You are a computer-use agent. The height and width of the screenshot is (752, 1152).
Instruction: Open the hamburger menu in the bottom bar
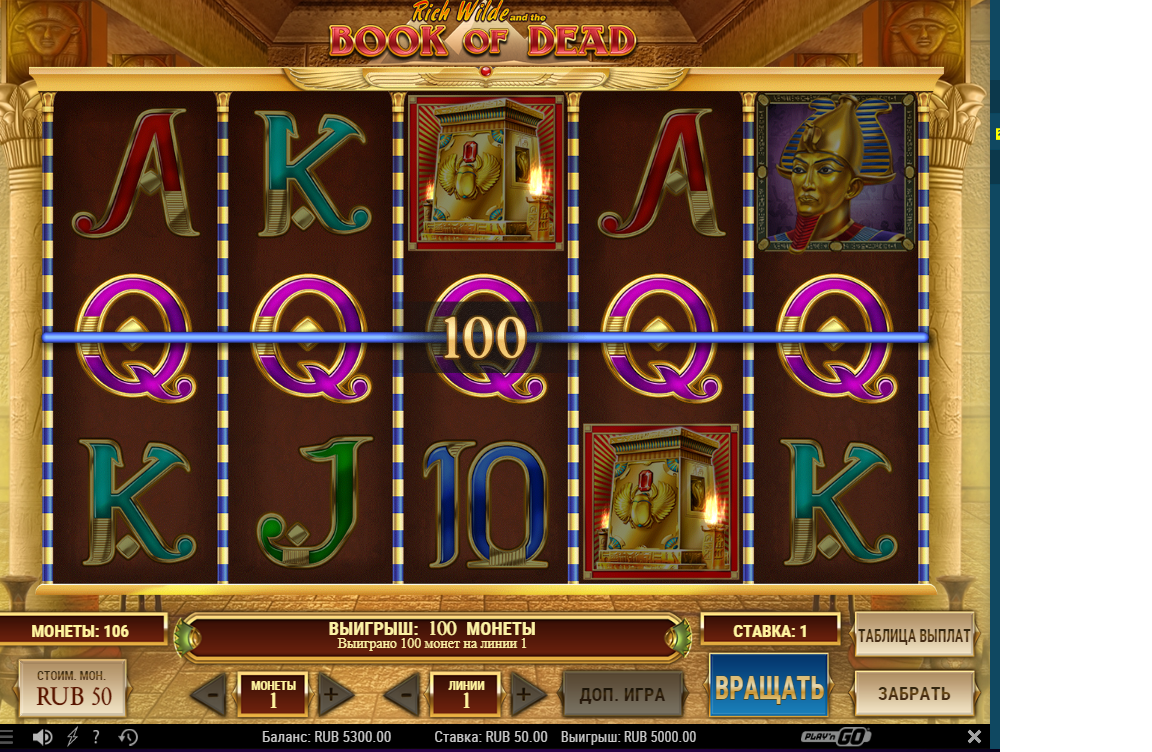point(8,738)
